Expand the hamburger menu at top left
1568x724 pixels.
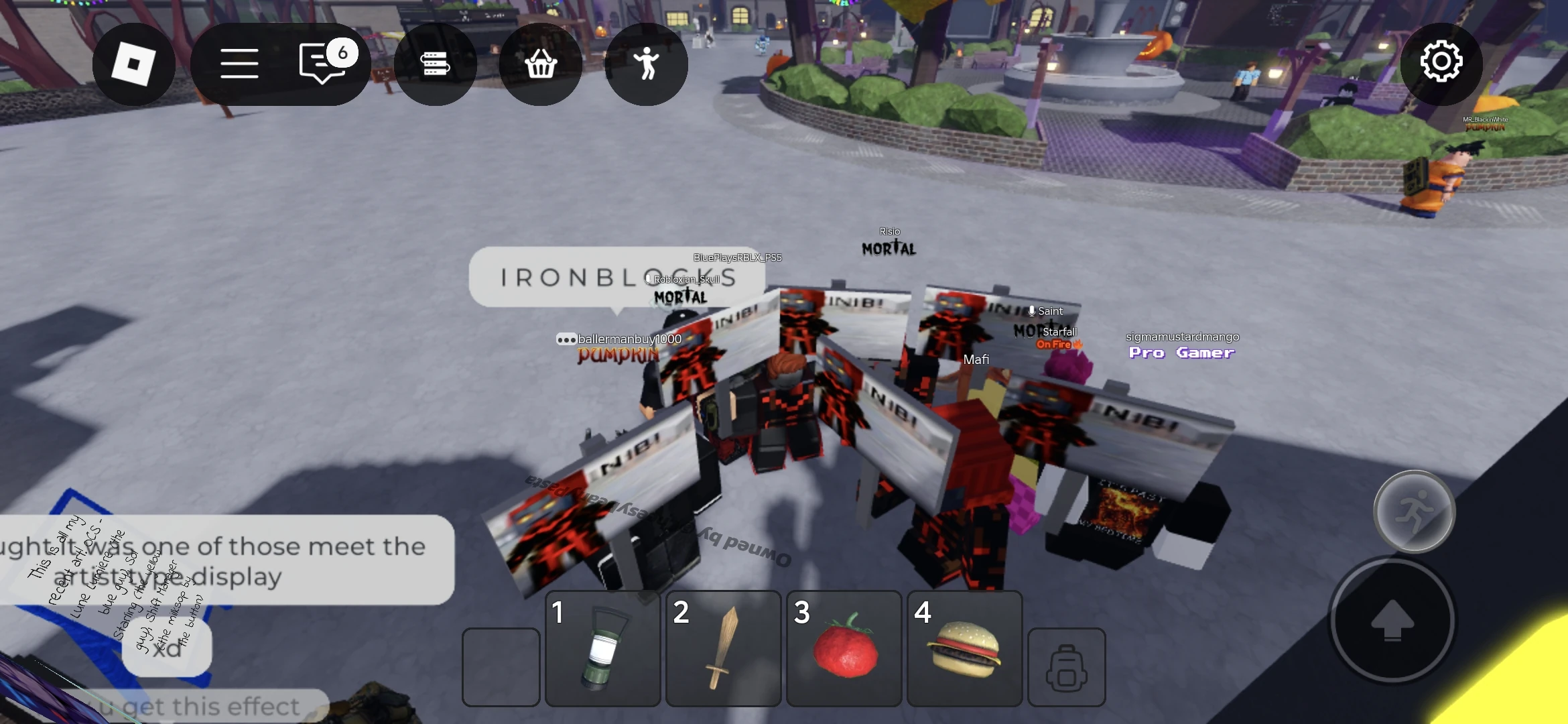pos(239,64)
